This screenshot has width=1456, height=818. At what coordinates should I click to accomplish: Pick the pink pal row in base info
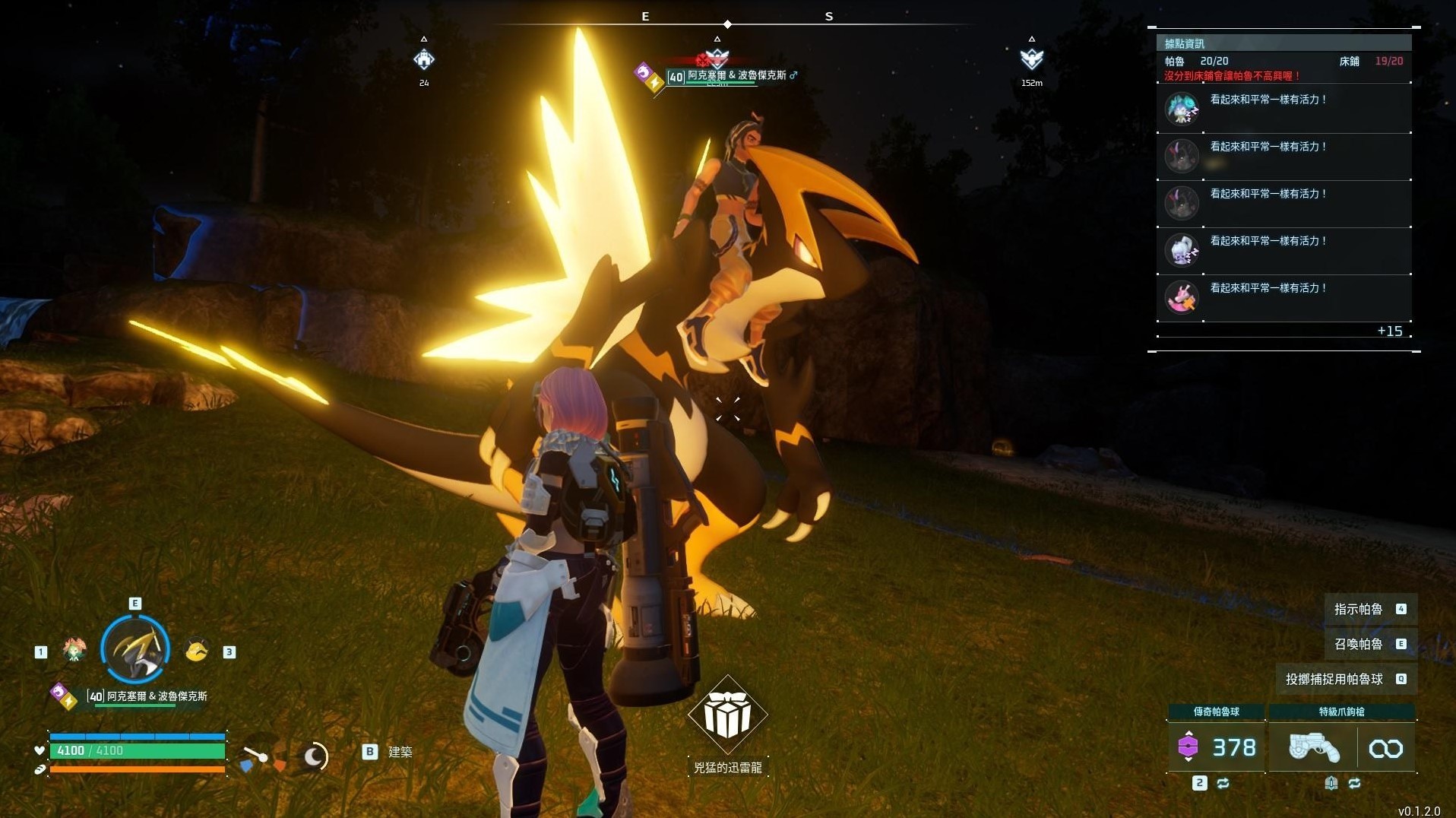point(1283,297)
